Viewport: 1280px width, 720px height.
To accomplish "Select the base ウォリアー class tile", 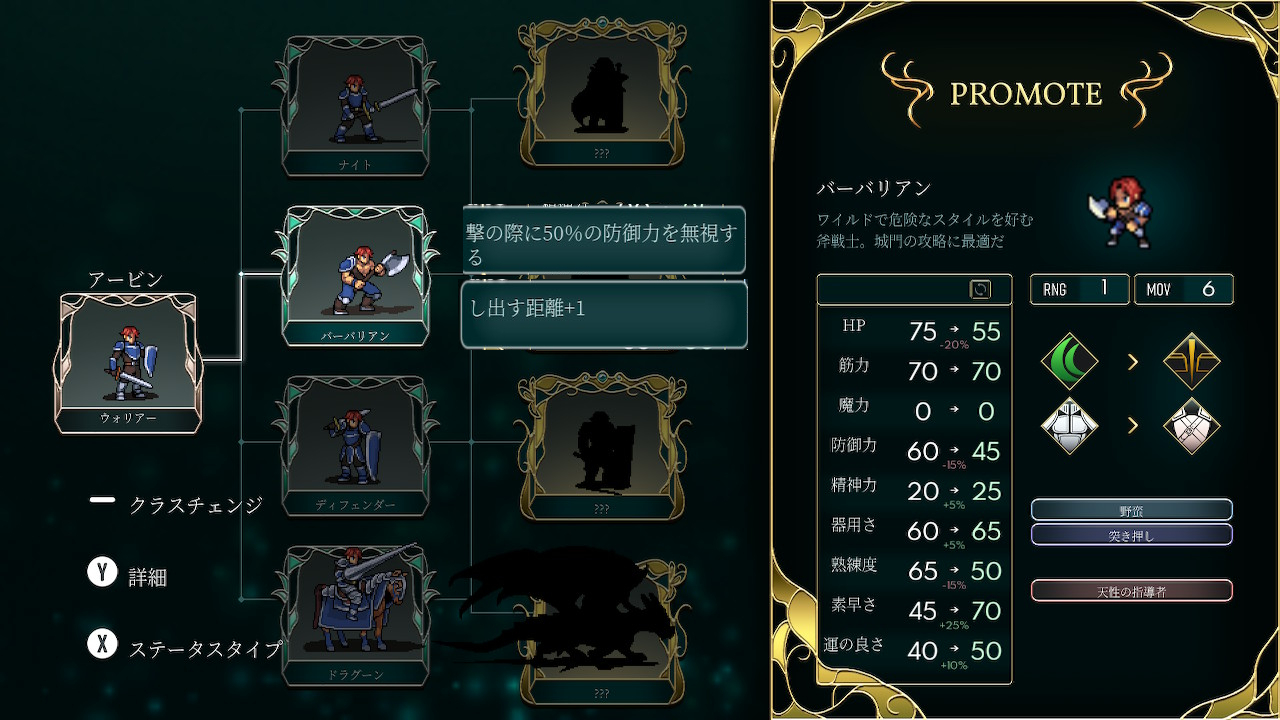I will click(x=128, y=362).
